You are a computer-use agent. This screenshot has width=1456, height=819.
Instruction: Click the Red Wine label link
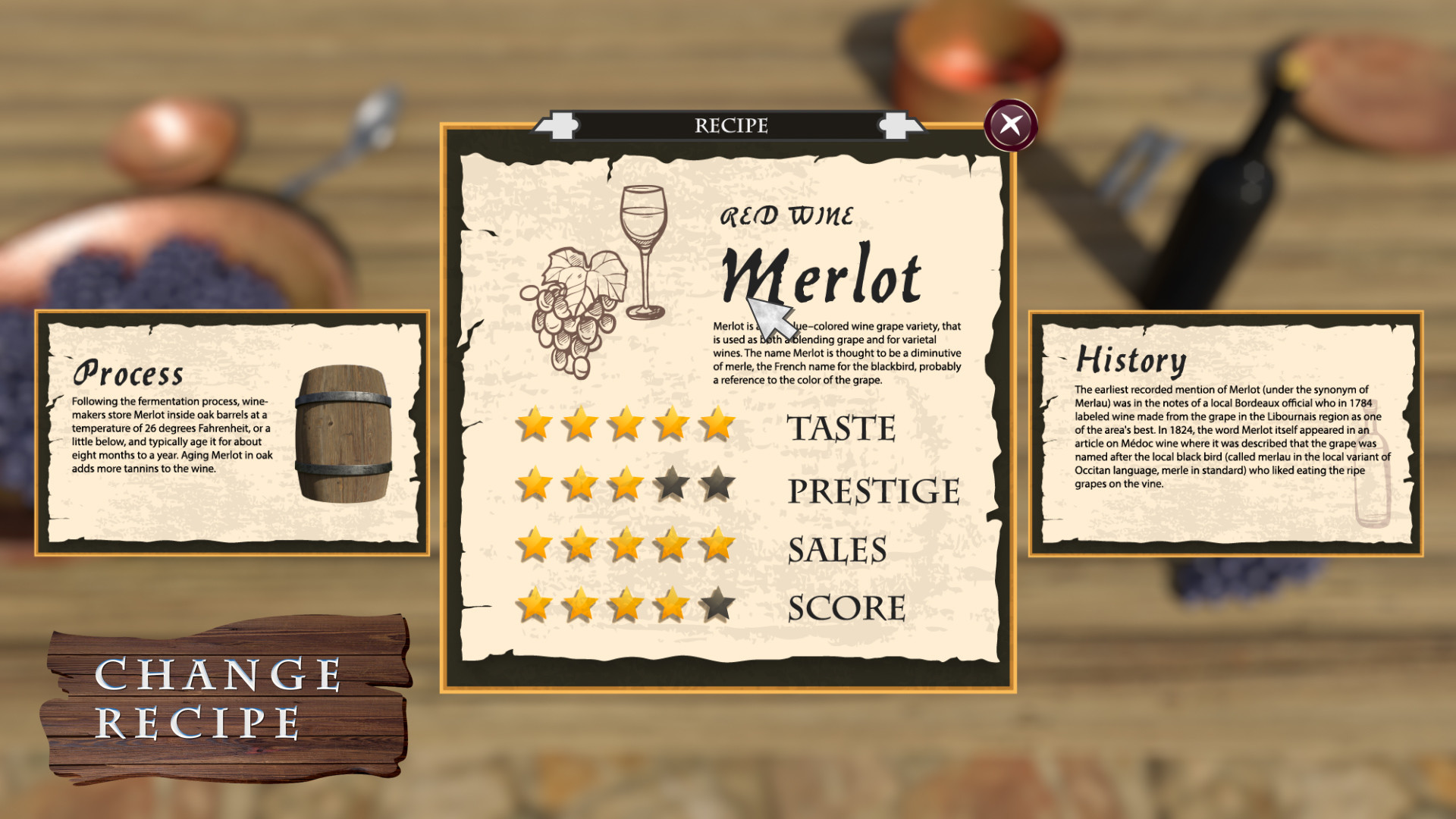click(789, 215)
